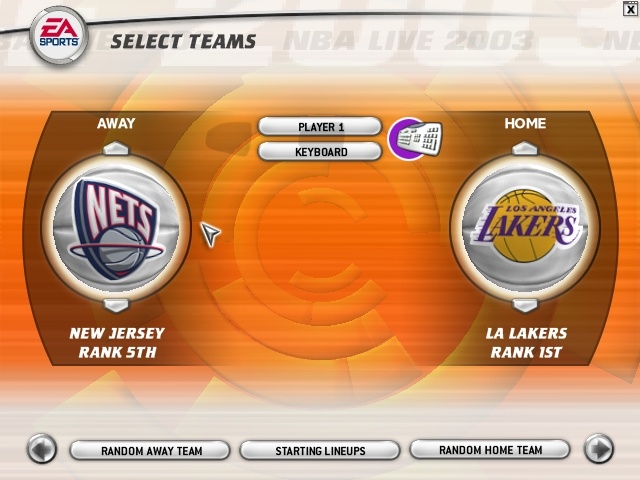Cycle away team with the up arrow

click(117, 149)
